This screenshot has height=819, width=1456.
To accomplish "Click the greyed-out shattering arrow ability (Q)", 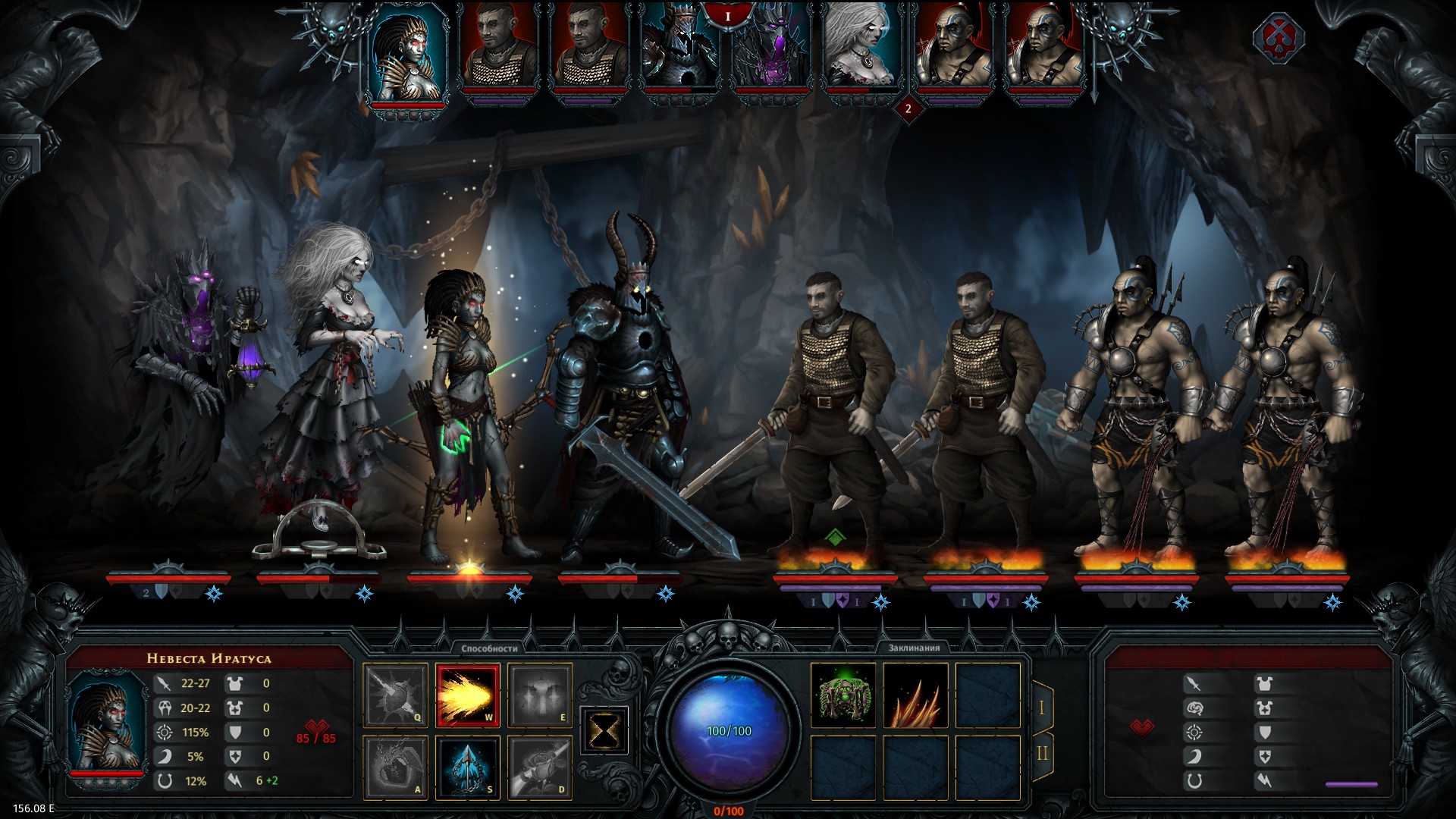I will tap(395, 695).
